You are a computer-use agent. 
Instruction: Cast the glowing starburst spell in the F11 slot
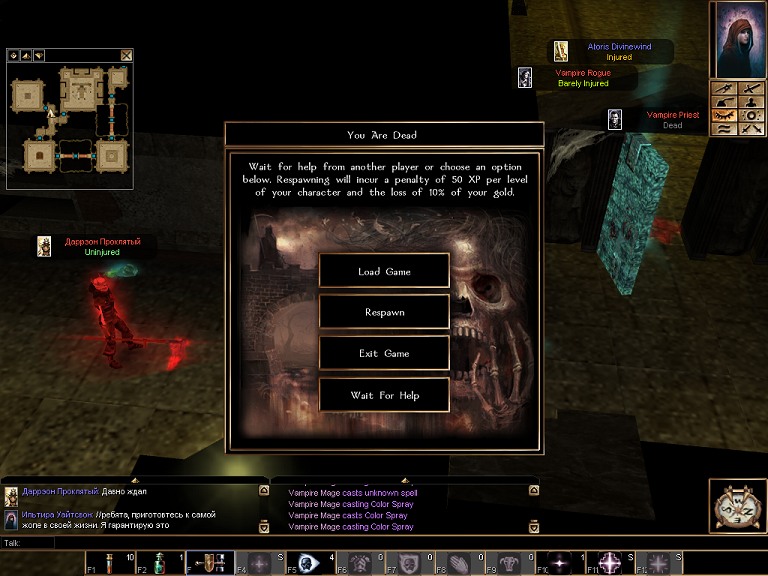pyautogui.click(x=609, y=563)
